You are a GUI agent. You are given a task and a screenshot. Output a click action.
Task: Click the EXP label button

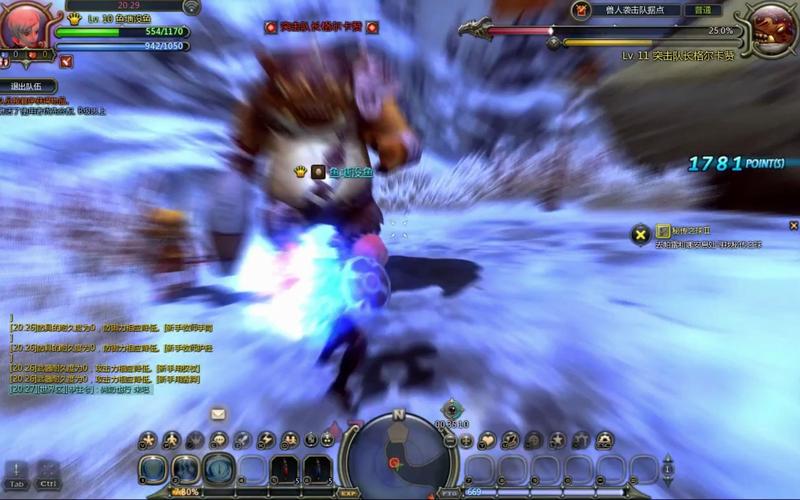(x=349, y=492)
